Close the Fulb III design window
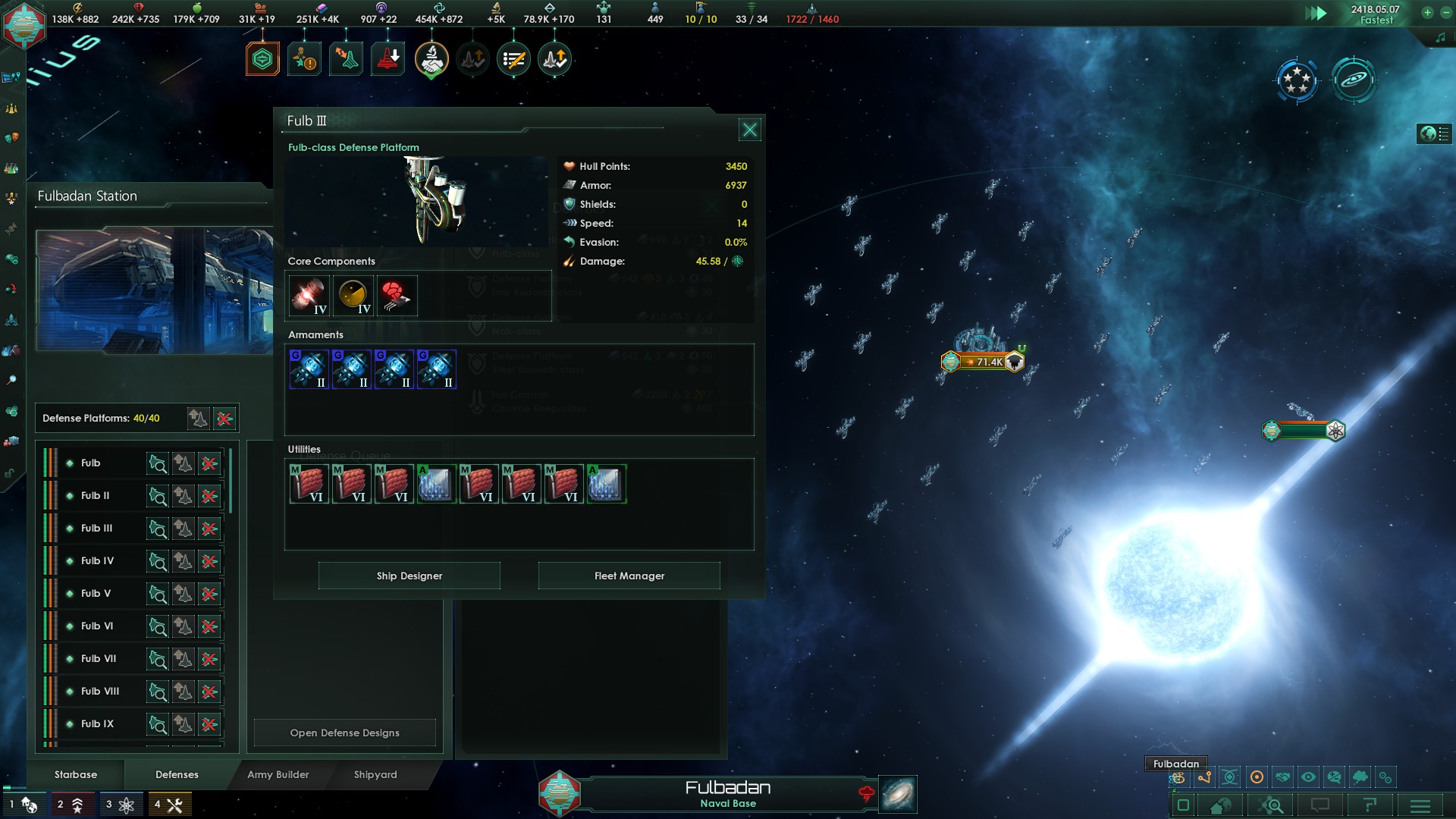Screen dimensions: 1456x819 point(749,130)
